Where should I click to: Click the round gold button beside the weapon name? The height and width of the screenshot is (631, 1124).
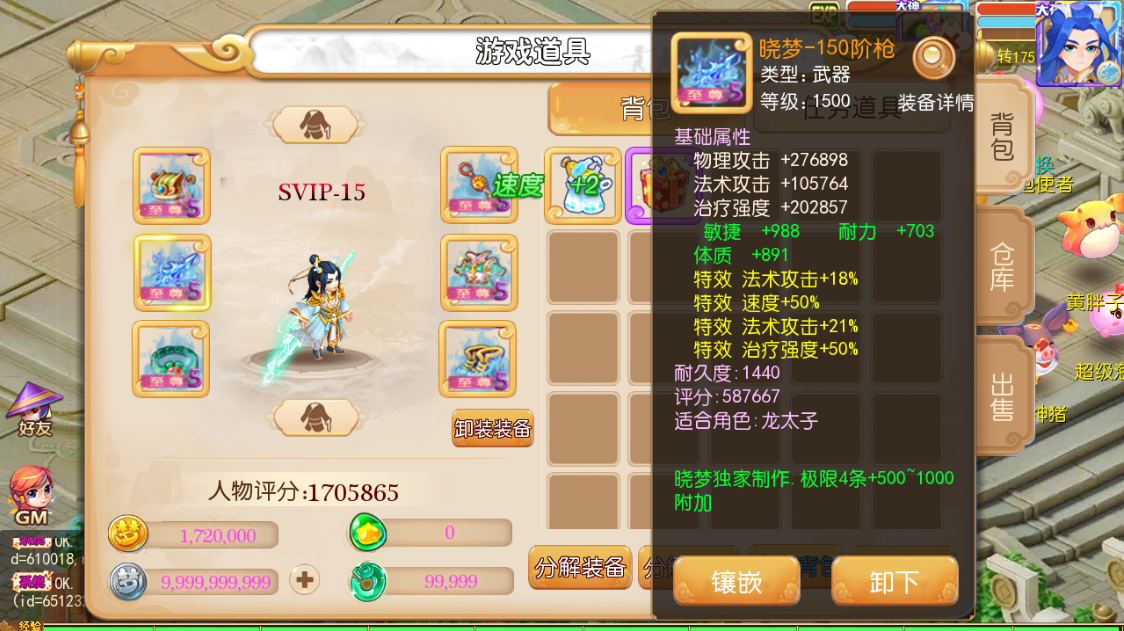933,59
